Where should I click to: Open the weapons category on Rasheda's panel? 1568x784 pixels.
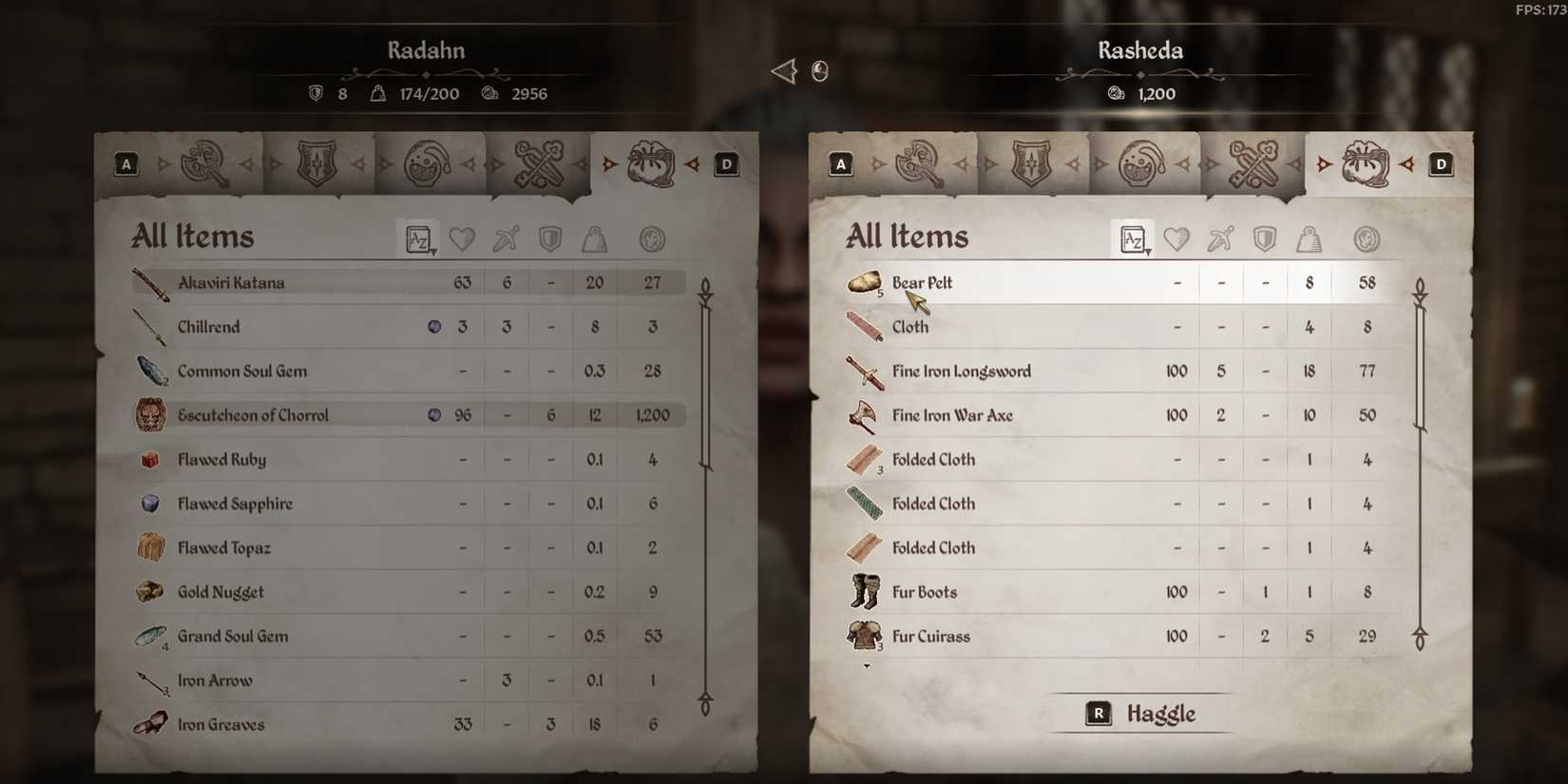(x=917, y=163)
